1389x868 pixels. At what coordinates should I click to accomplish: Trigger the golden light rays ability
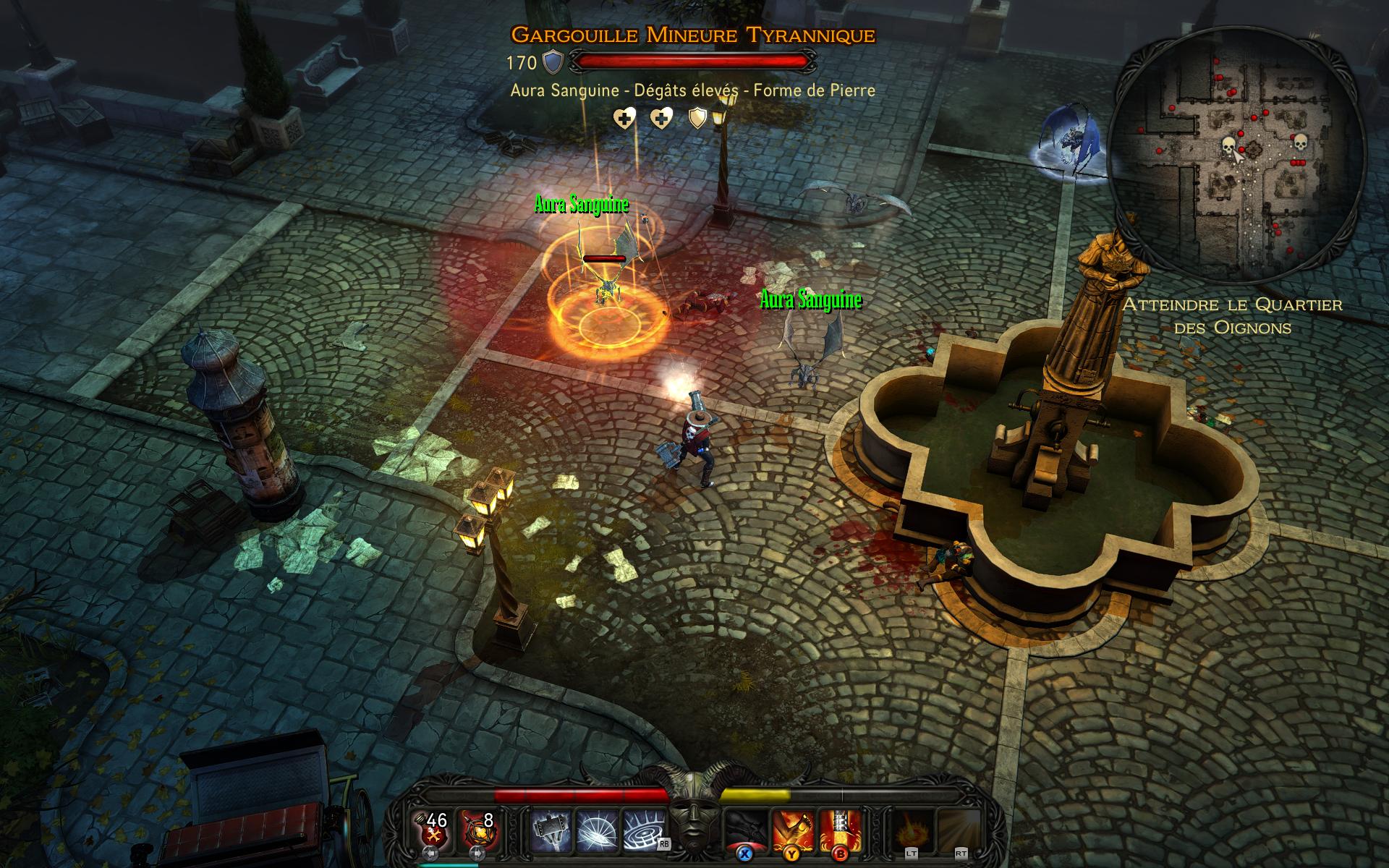pos(959,830)
